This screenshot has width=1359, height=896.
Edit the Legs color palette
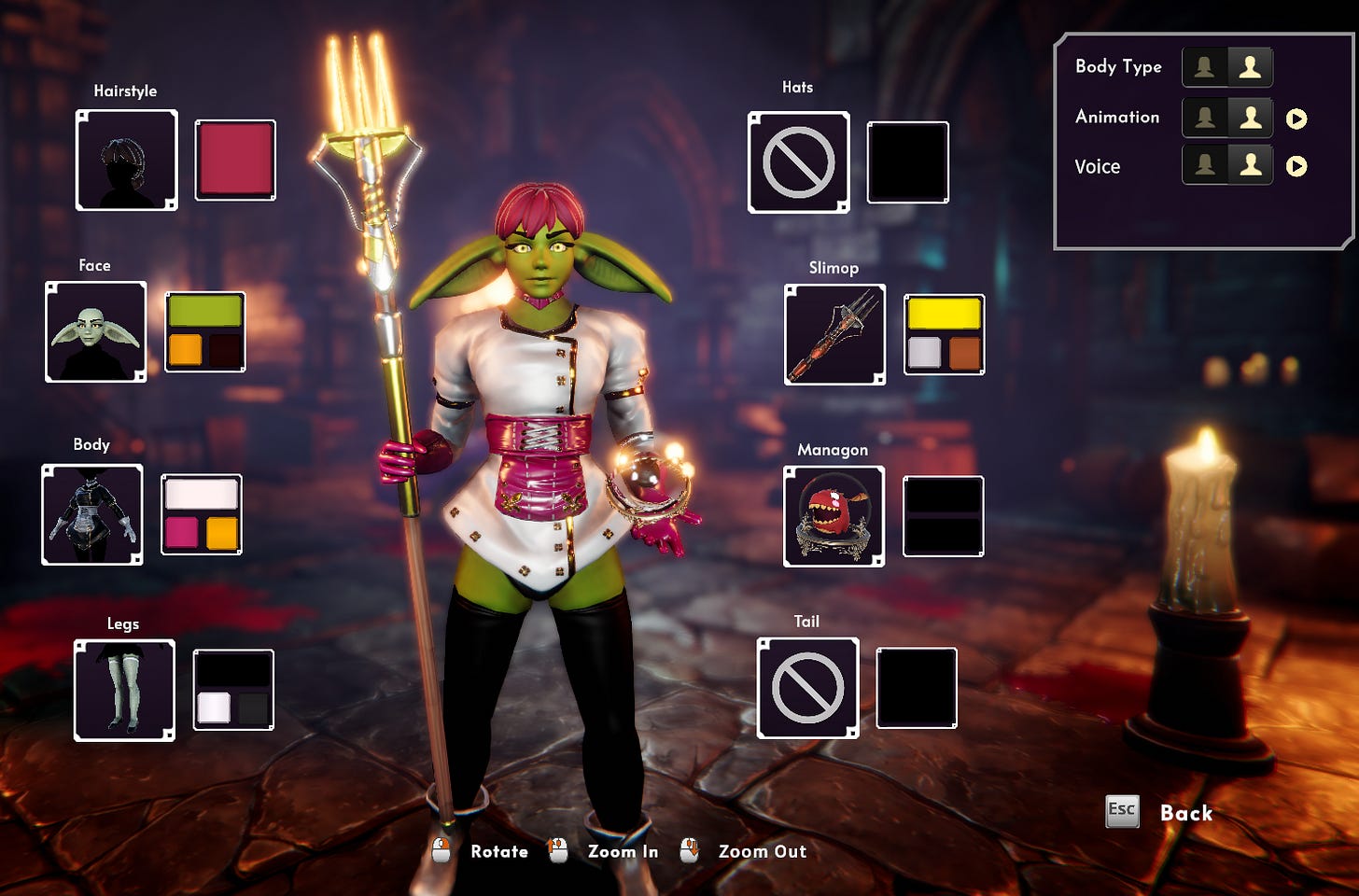(x=233, y=690)
